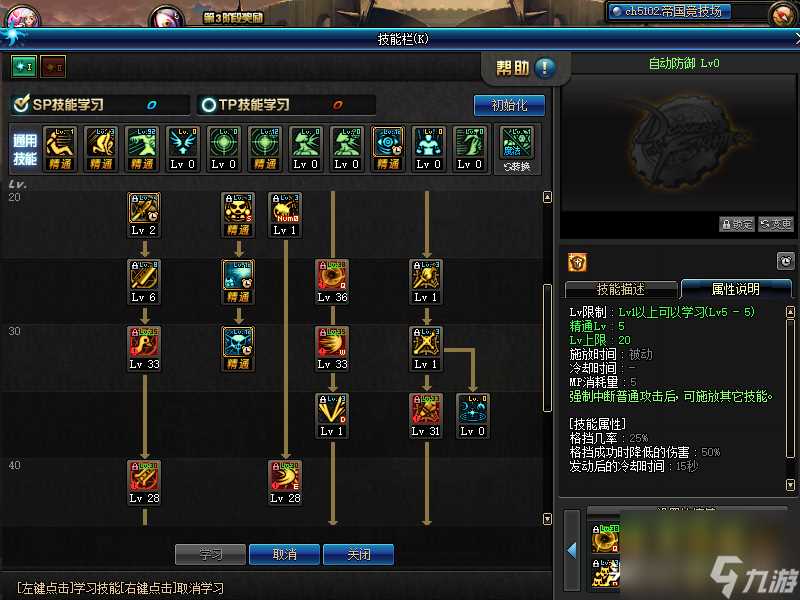Open the 技能描述 description tab

click(x=620, y=289)
